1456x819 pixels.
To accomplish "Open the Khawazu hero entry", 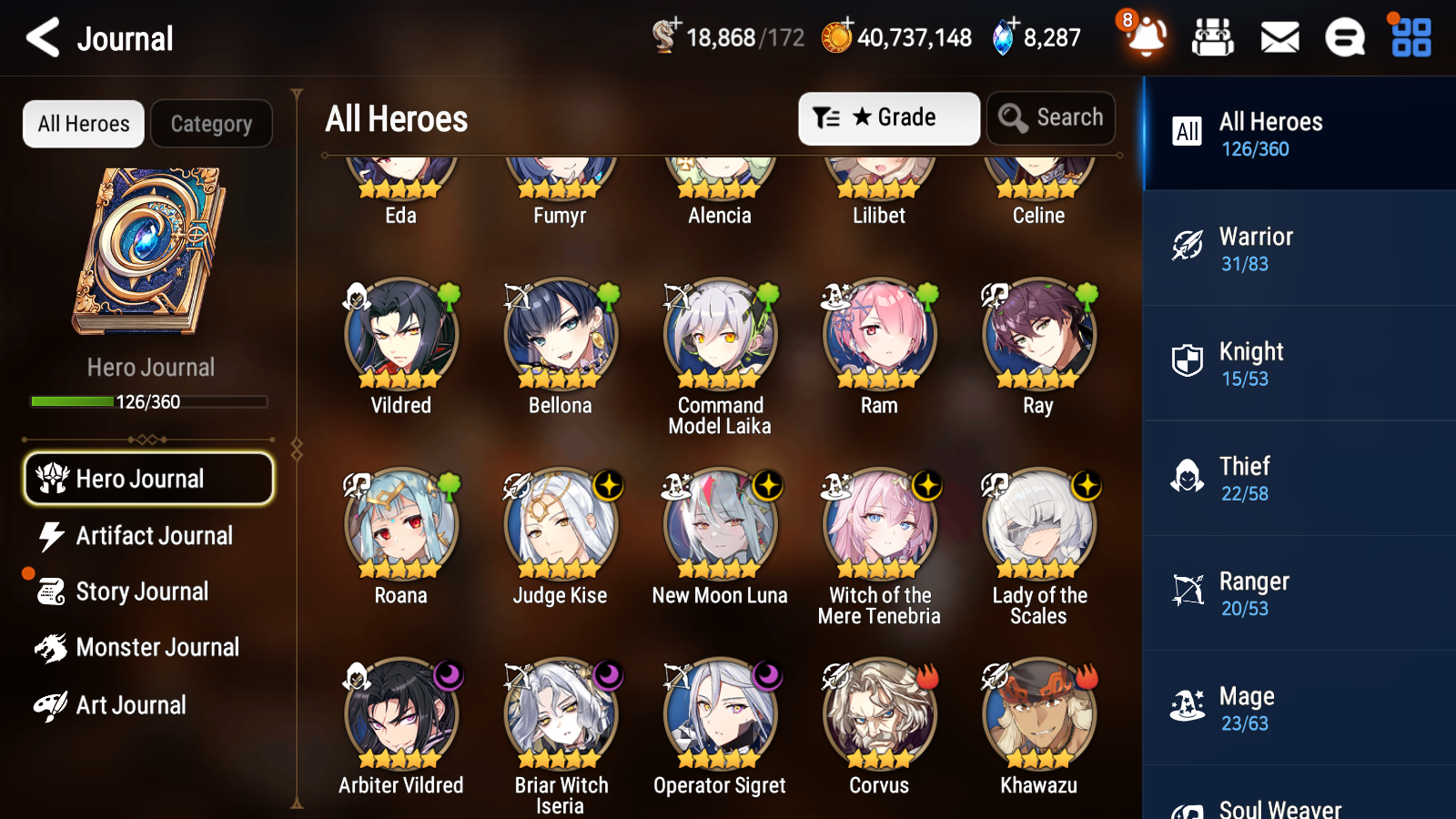I will (1038, 715).
